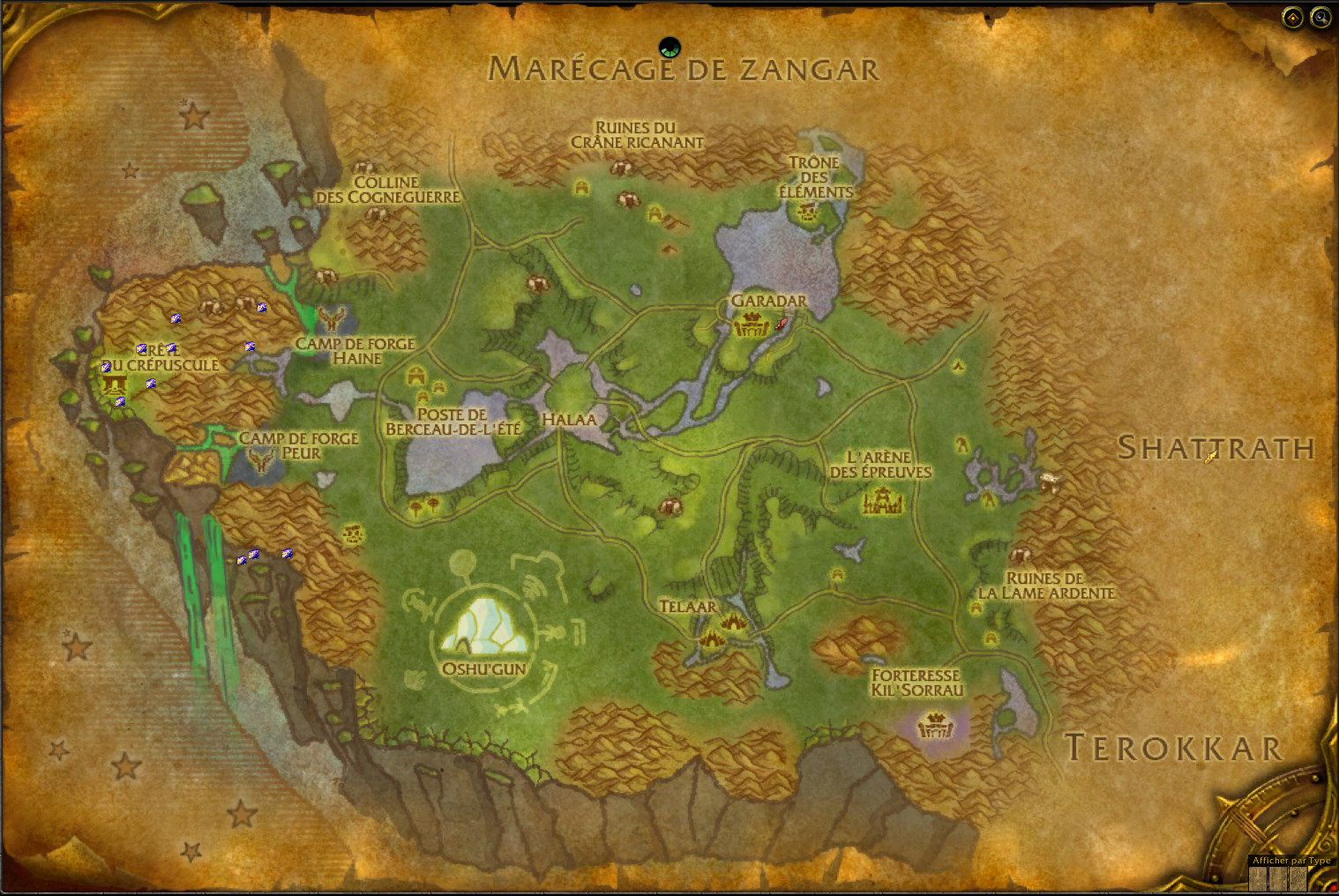Toggle the first Afficher par Type filter
Screen dimensions: 1339x896
(1256, 877)
